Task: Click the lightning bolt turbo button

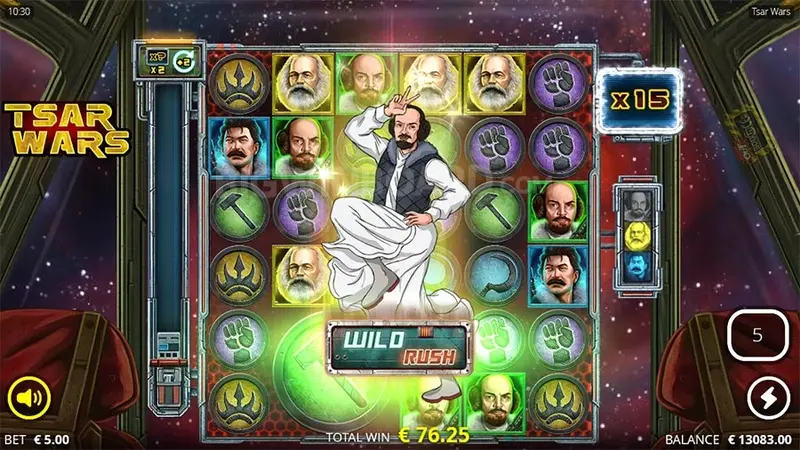Action: (x=768, y=400)
